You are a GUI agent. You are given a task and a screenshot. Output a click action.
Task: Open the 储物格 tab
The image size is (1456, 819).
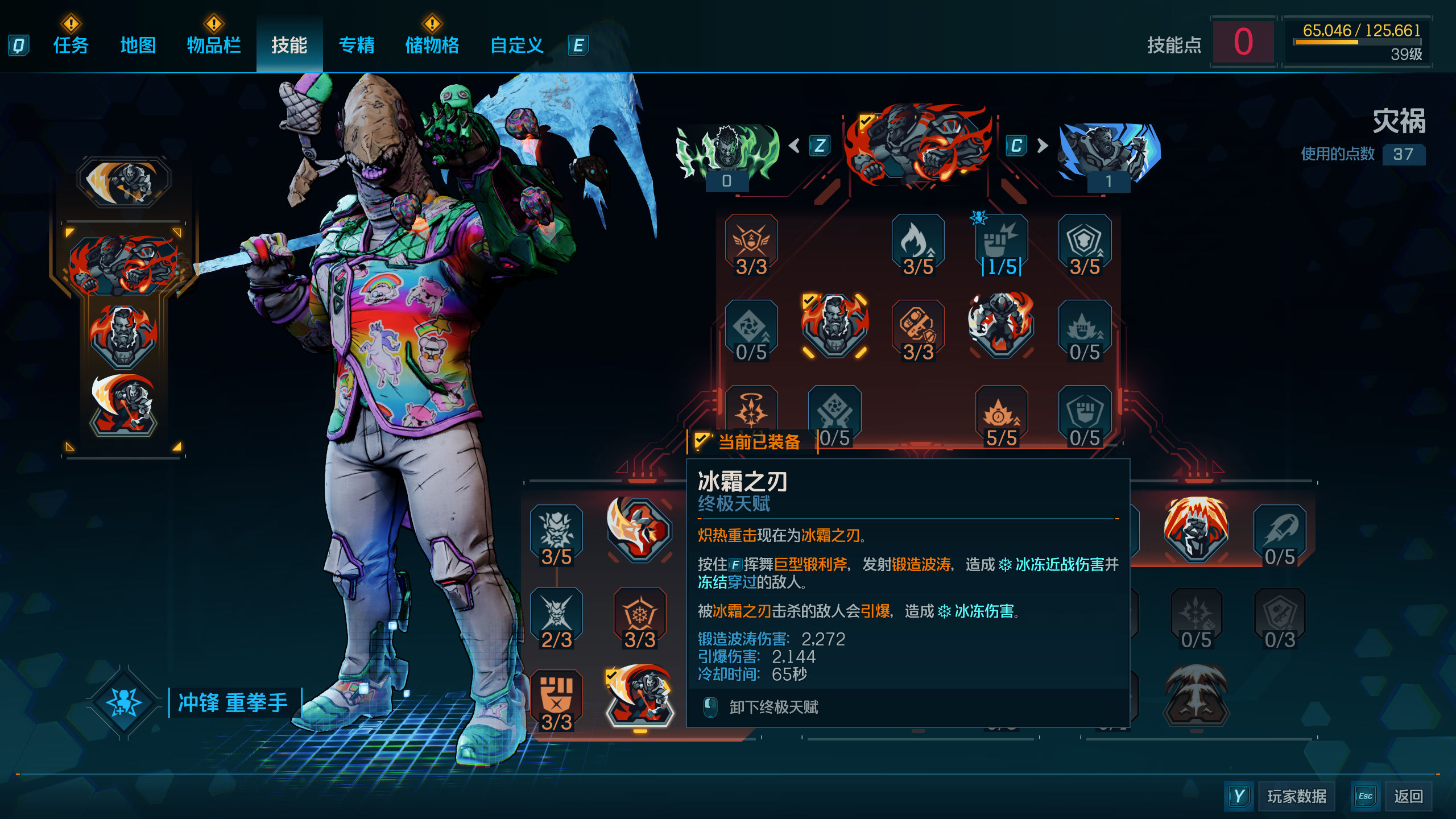(x=432, y=45)
